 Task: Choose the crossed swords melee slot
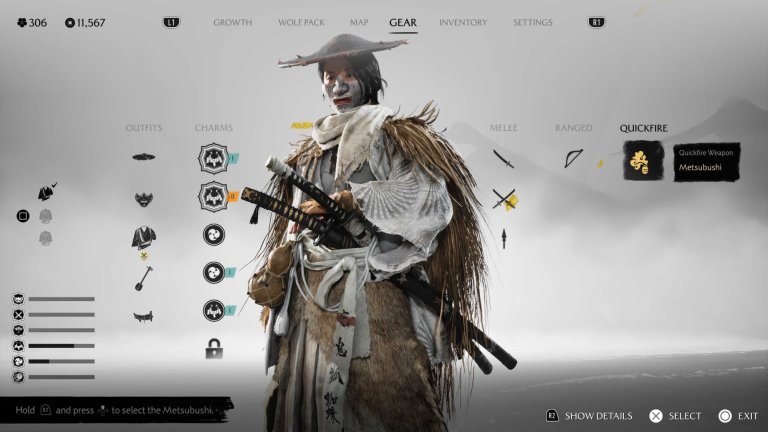(503, 199)
